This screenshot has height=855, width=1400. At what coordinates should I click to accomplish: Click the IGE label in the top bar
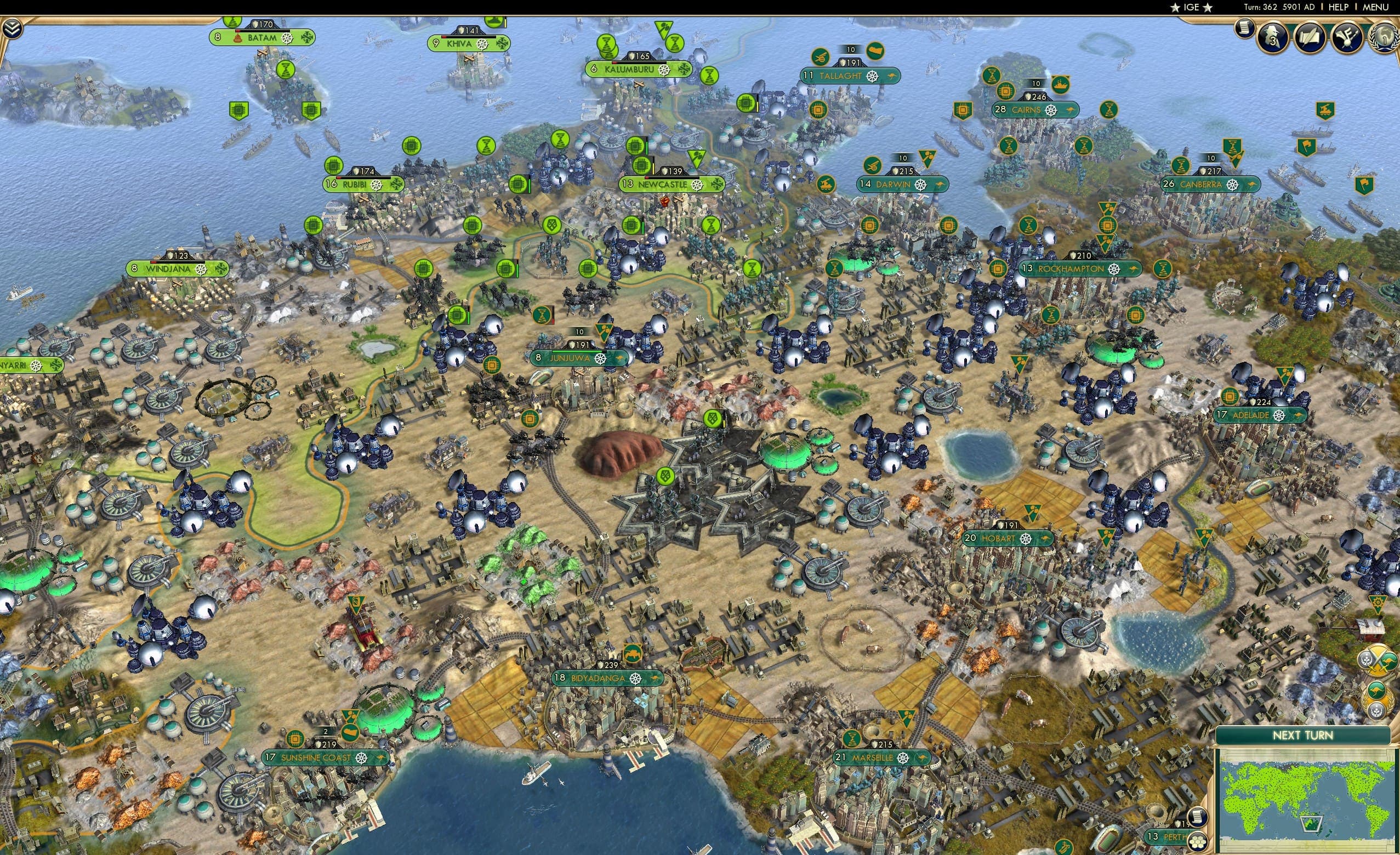(1191, 7)
